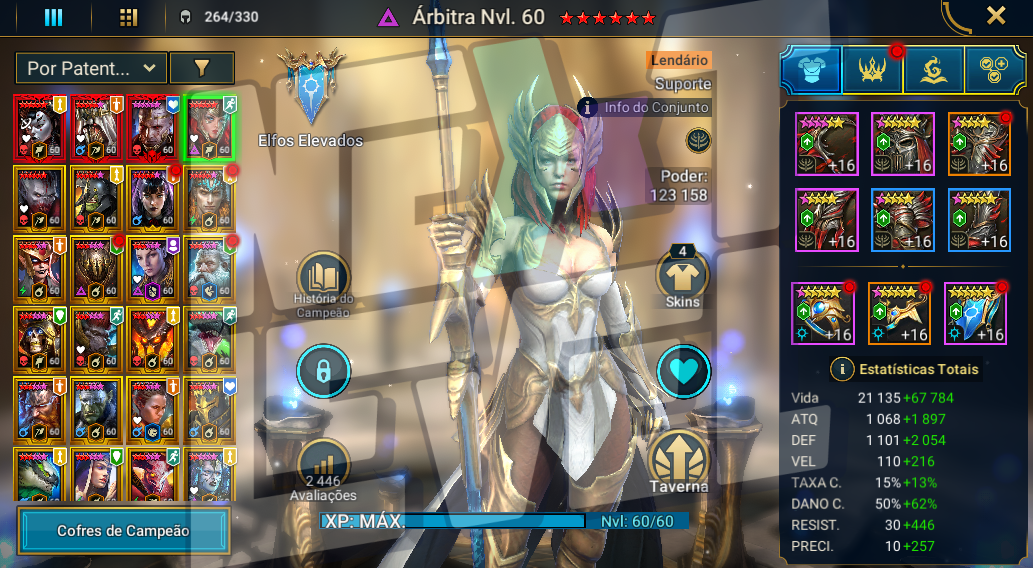1033x568 pixels.
Task: Open the champion filter funnel button
Action: (x=202, y=68)
